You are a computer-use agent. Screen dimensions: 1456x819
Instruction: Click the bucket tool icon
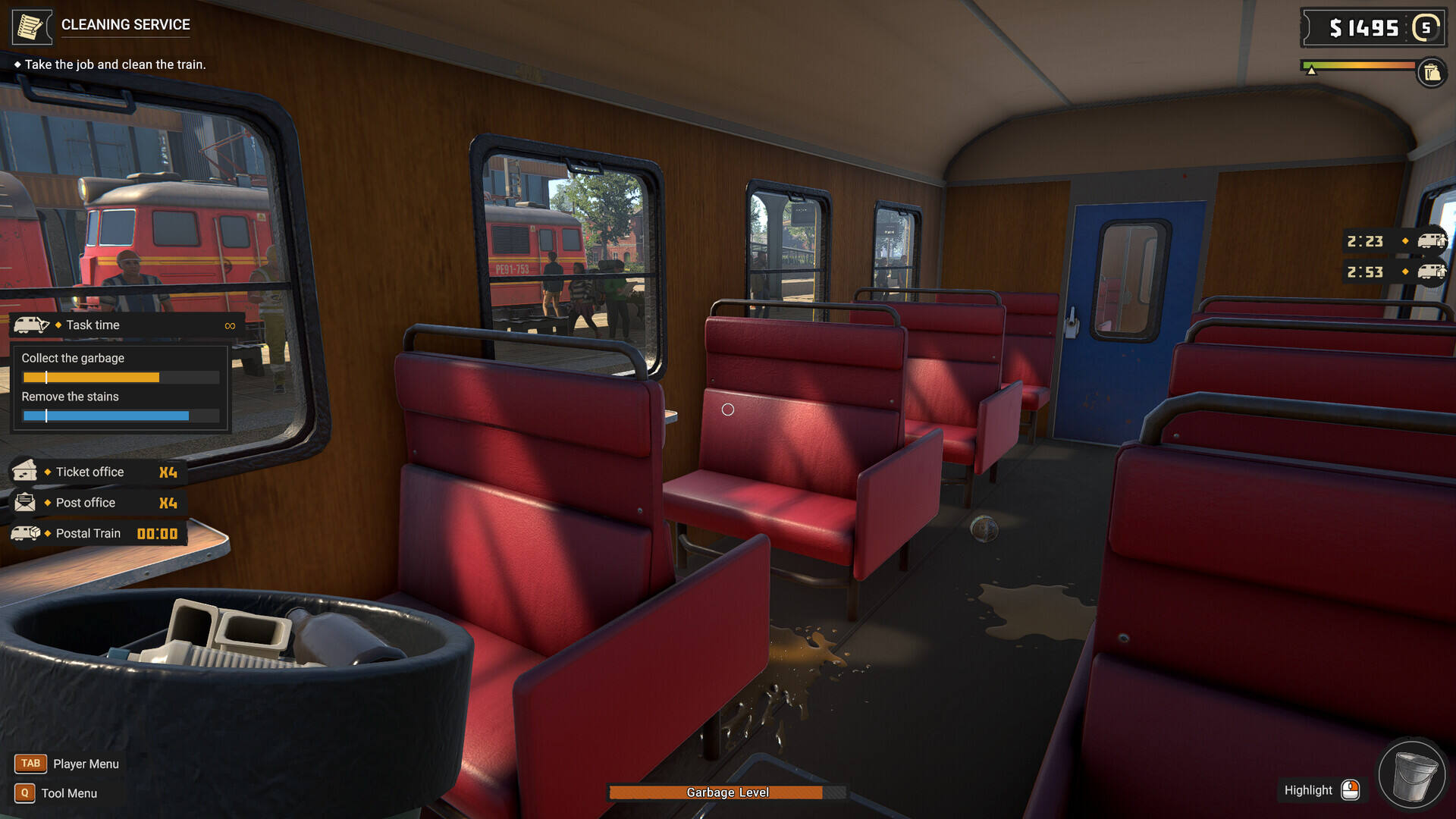point(1411,775)
